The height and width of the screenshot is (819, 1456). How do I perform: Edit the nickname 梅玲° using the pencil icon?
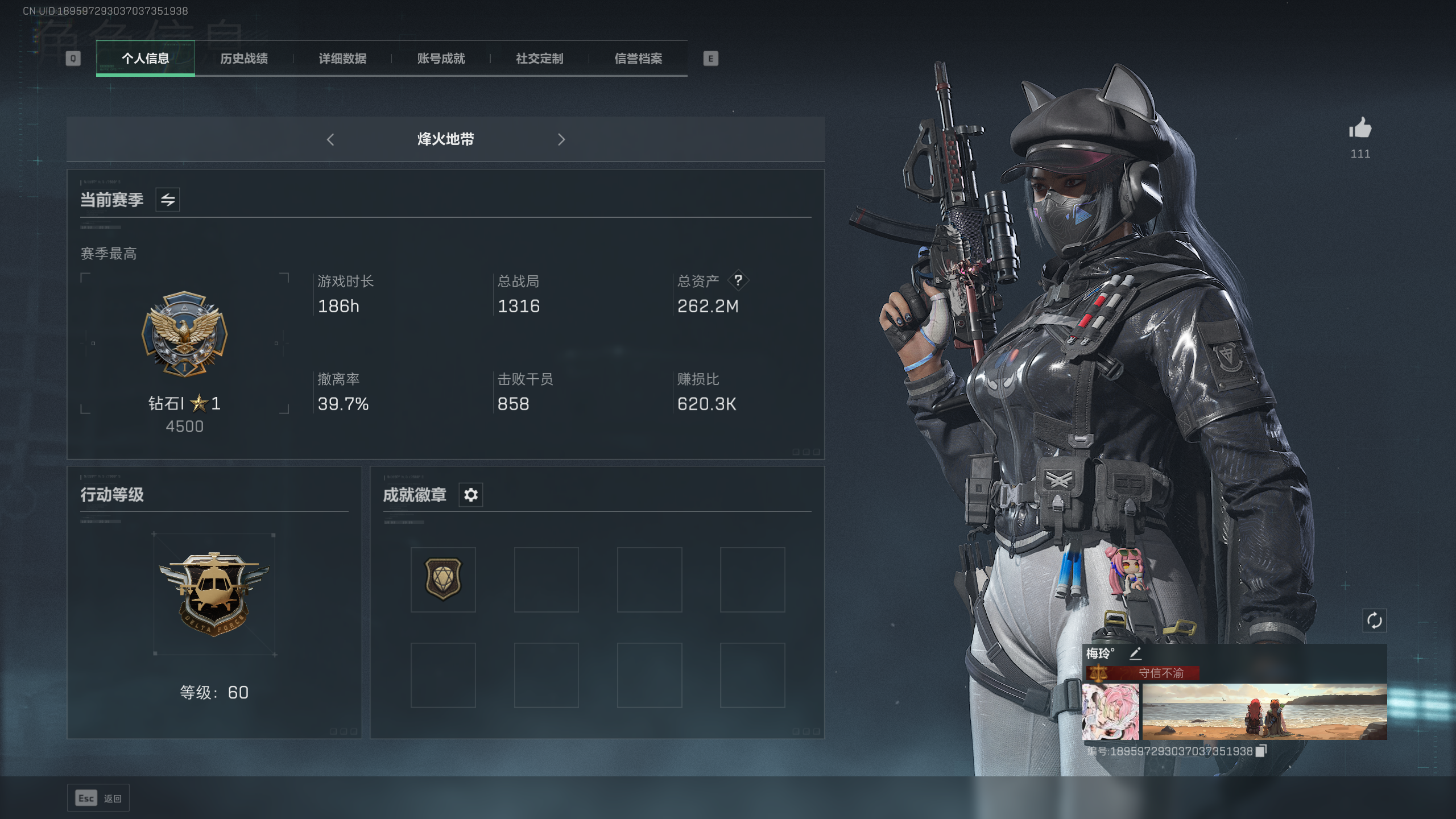pos(1135,653)
